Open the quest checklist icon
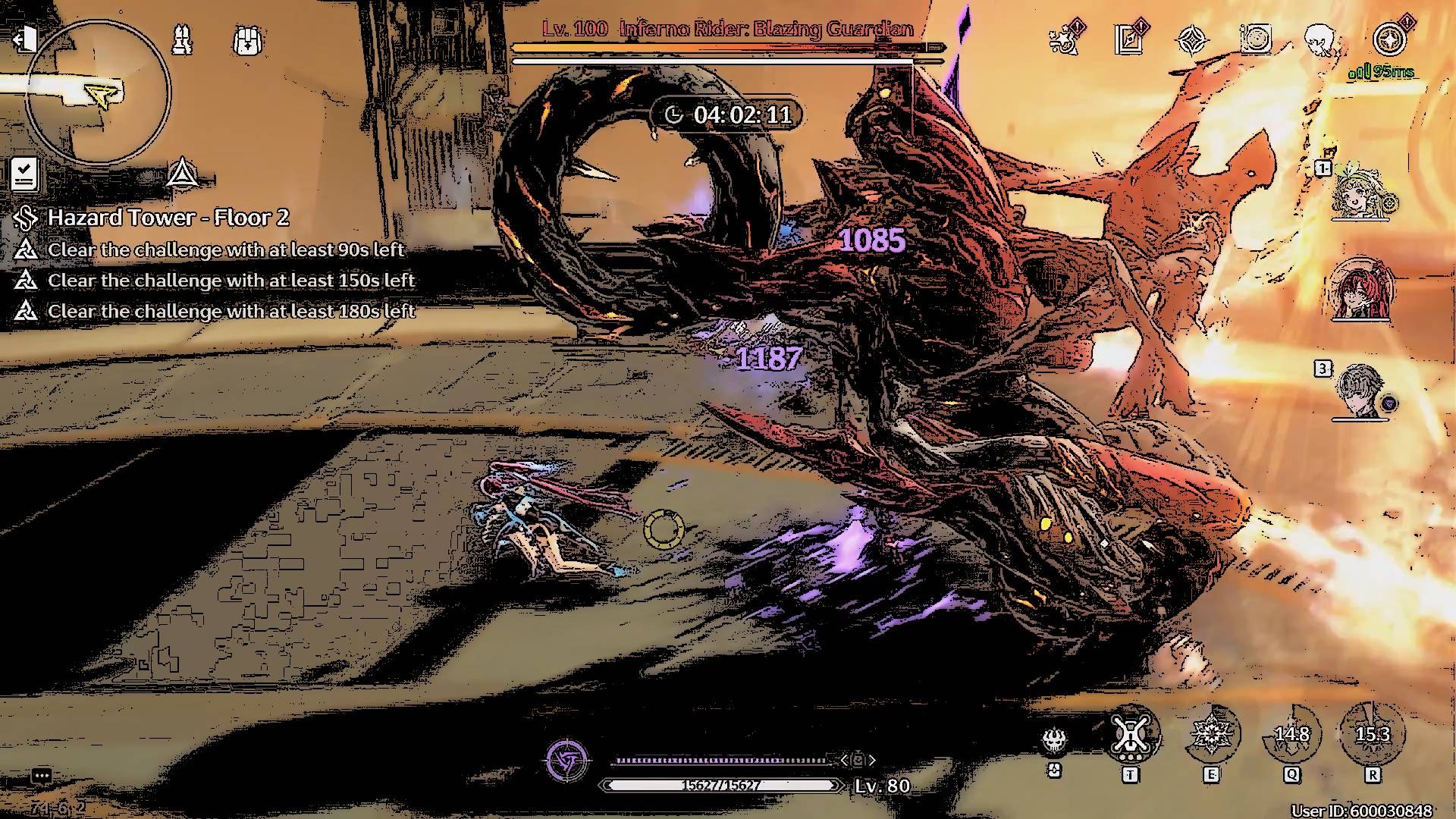Image resolution: width=1456 pixels, height=819 pixels. (24, 174)
